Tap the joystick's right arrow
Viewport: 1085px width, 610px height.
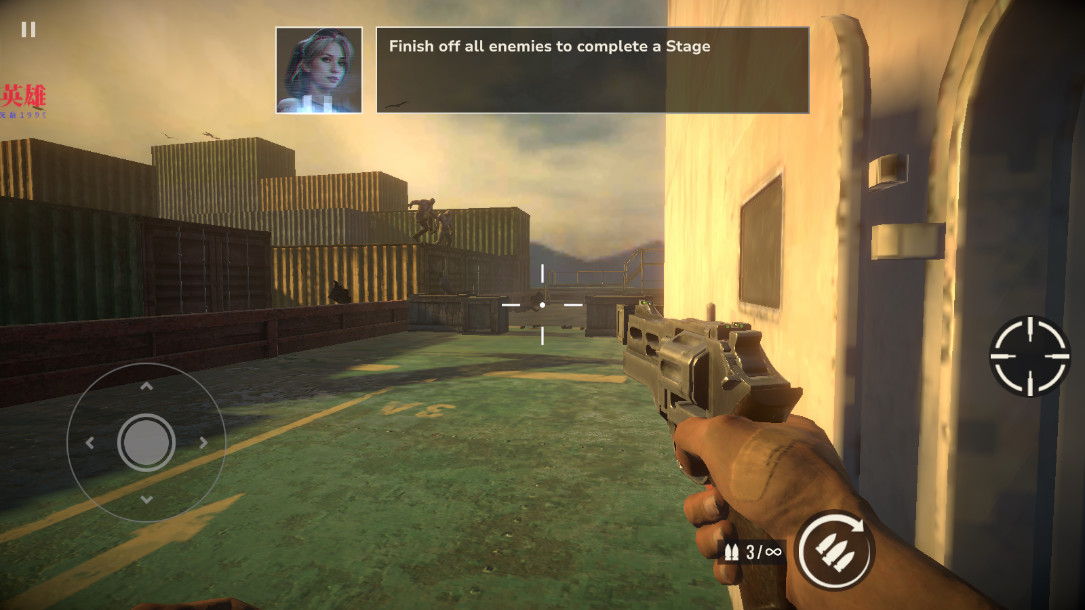pos(203,442)
